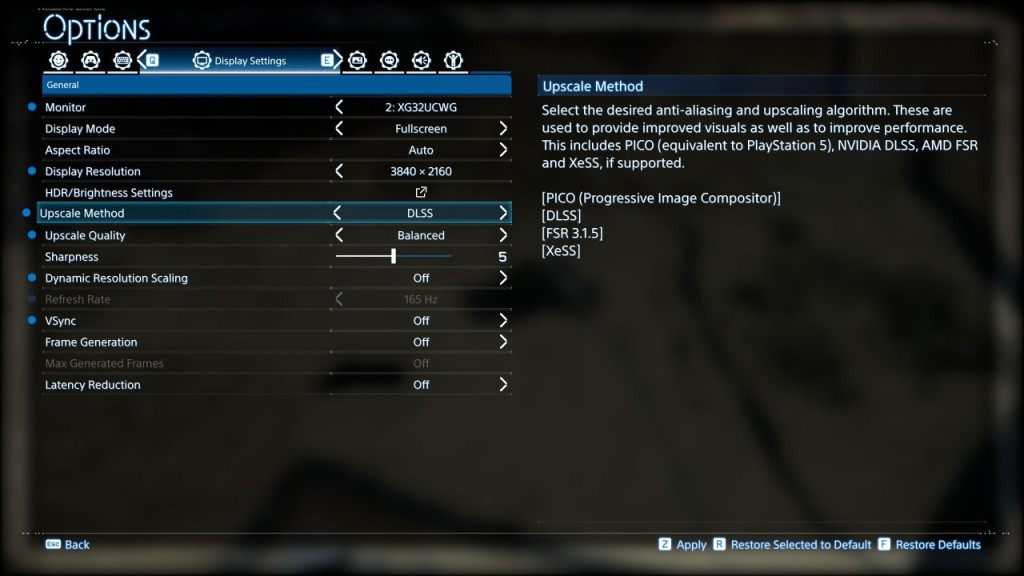Open the audio speaker settings tab
This screenshot has width=1024, height=576.
click(x=421, y=61)
